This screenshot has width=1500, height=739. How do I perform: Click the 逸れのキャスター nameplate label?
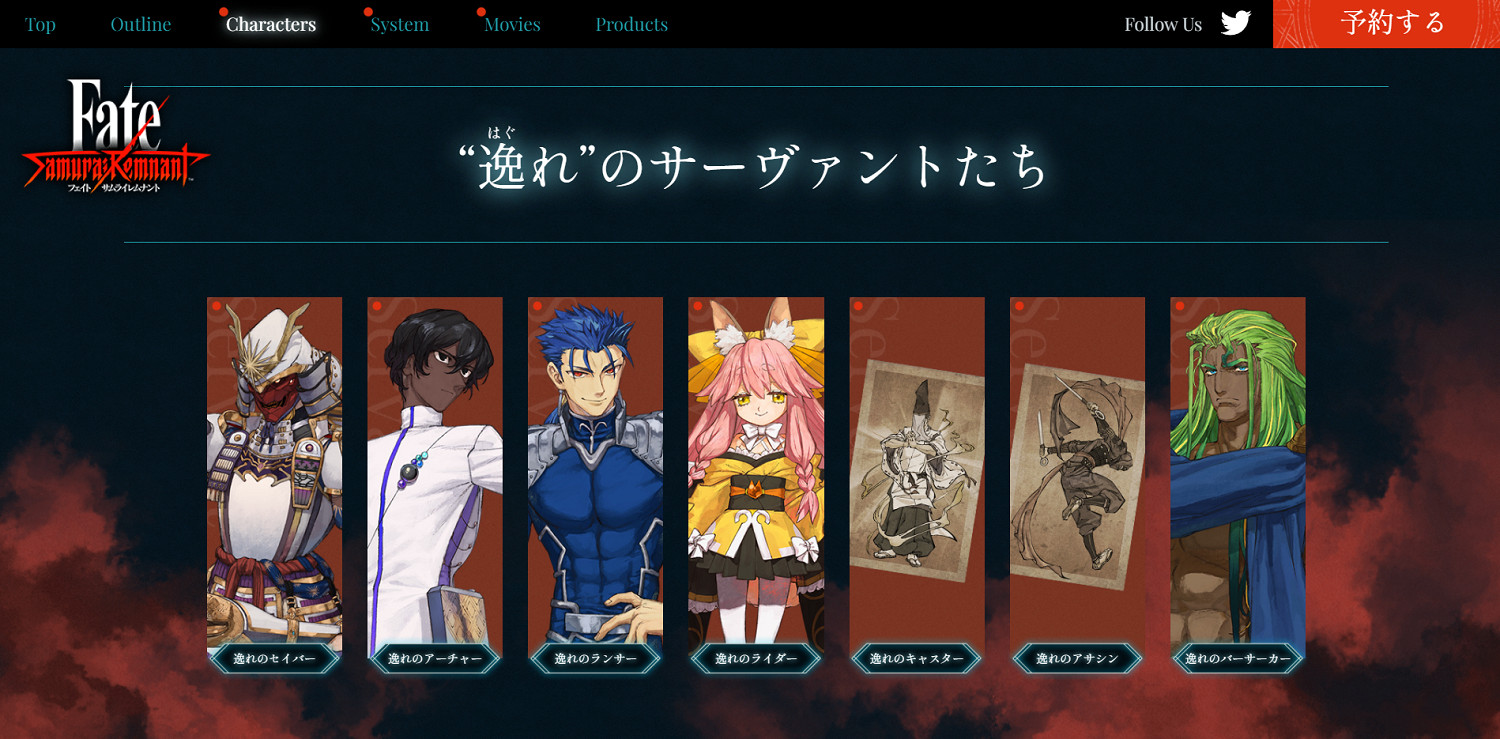pos(918,659)
